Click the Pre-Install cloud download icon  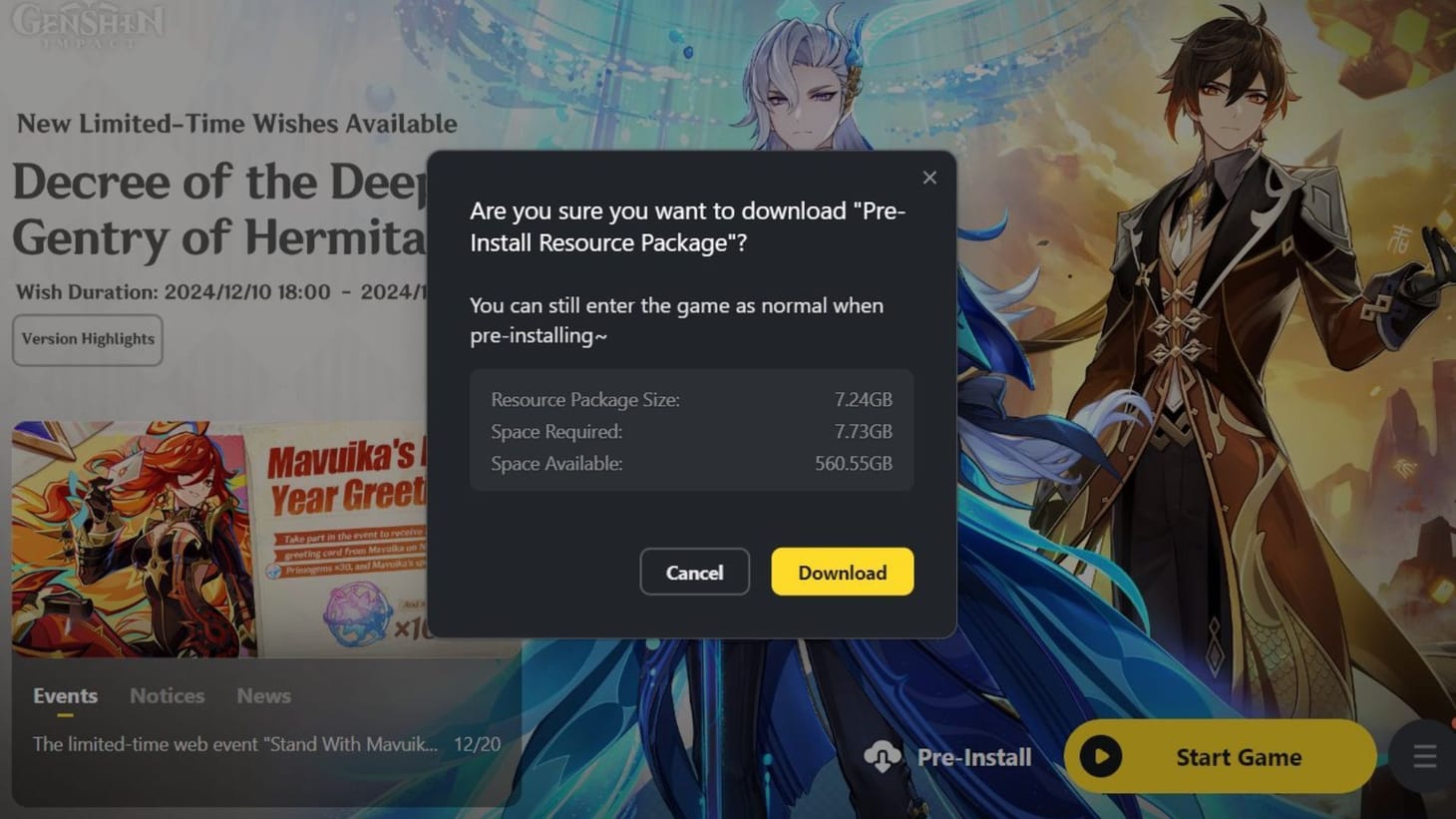pos(882,756)
